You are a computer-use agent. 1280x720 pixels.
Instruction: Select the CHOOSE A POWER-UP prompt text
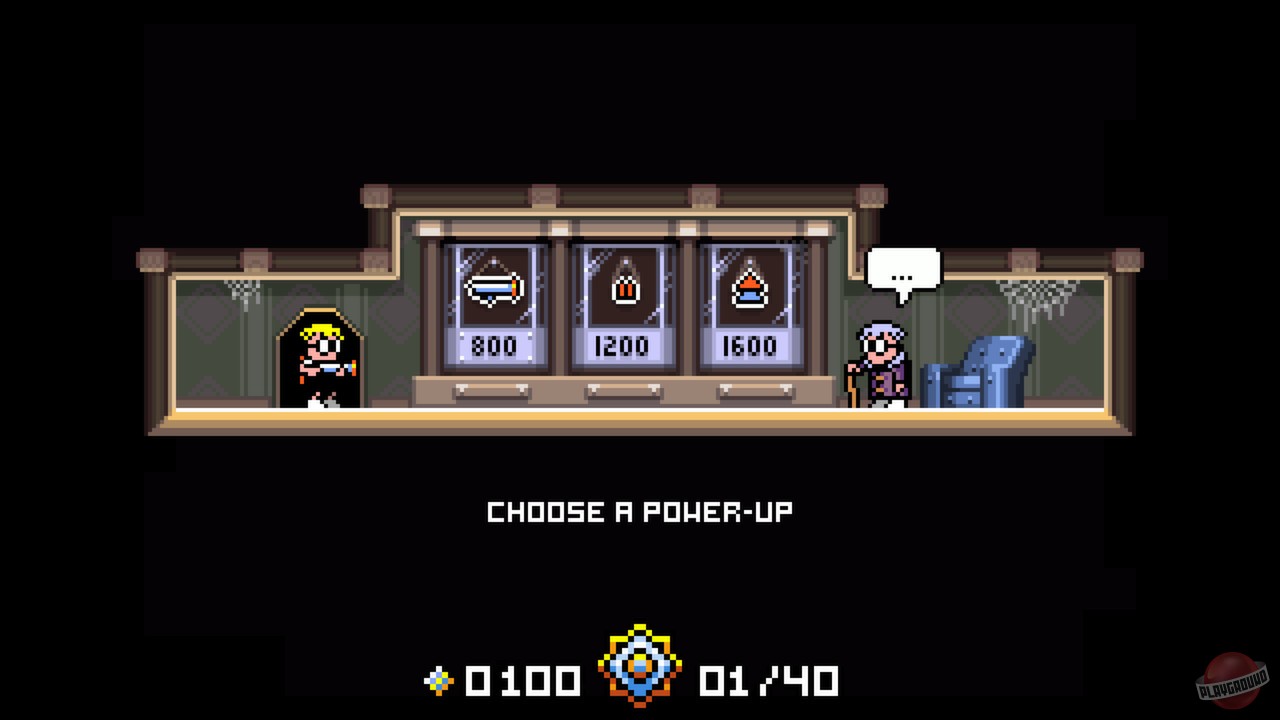click(x=638, y=512)
